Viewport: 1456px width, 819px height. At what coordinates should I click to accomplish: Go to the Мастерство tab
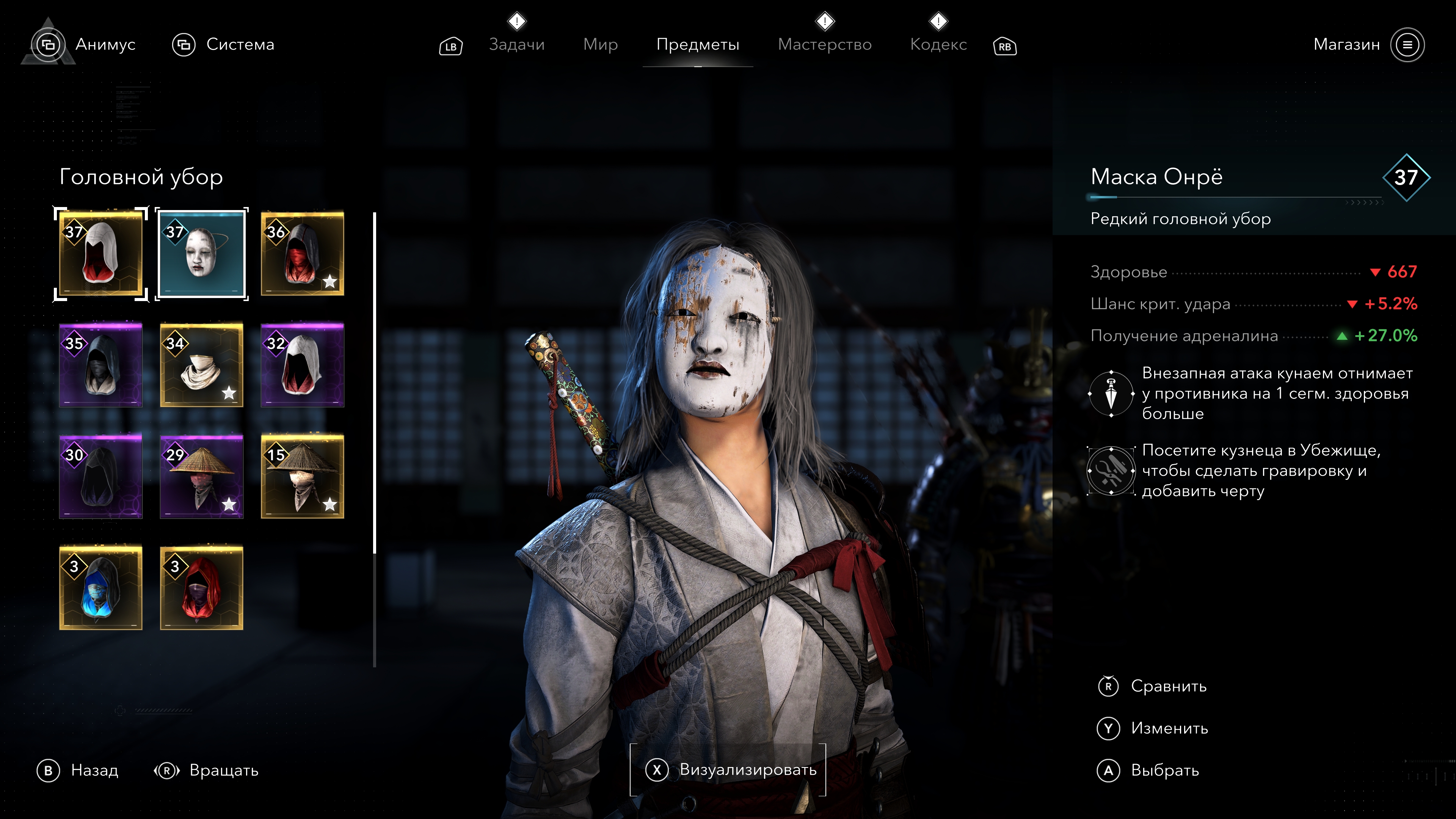(x=825, y=44)
